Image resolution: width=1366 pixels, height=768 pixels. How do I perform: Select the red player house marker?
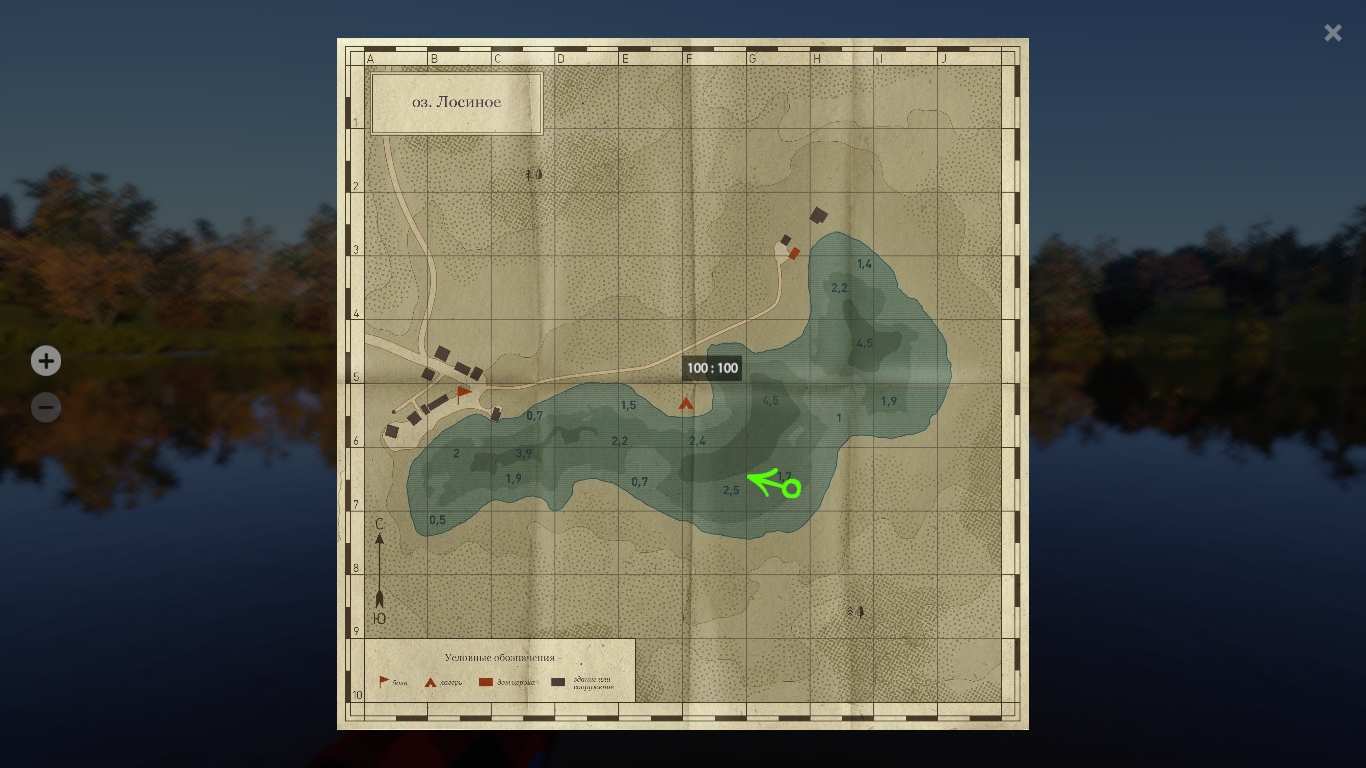(x=794, y=254)
